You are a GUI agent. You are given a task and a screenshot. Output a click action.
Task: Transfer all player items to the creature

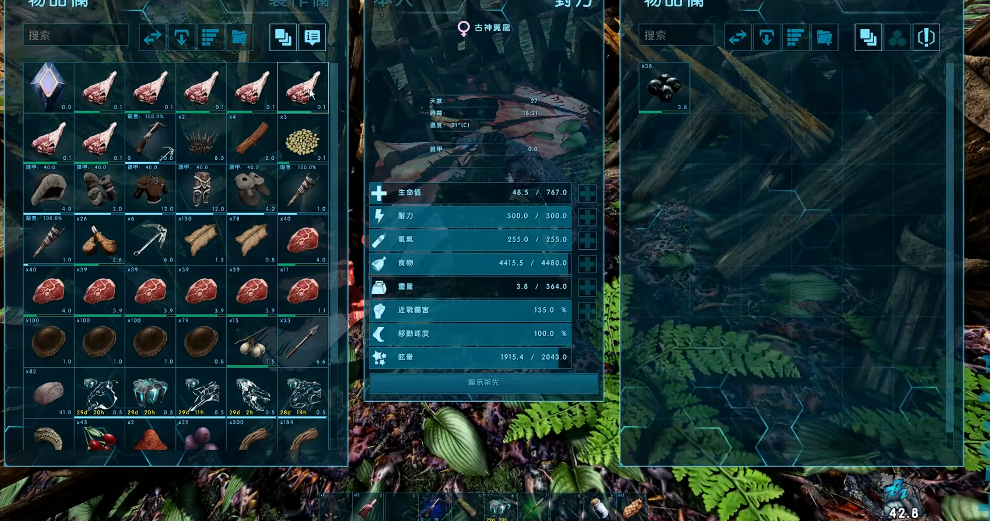[x=152, y=38]
